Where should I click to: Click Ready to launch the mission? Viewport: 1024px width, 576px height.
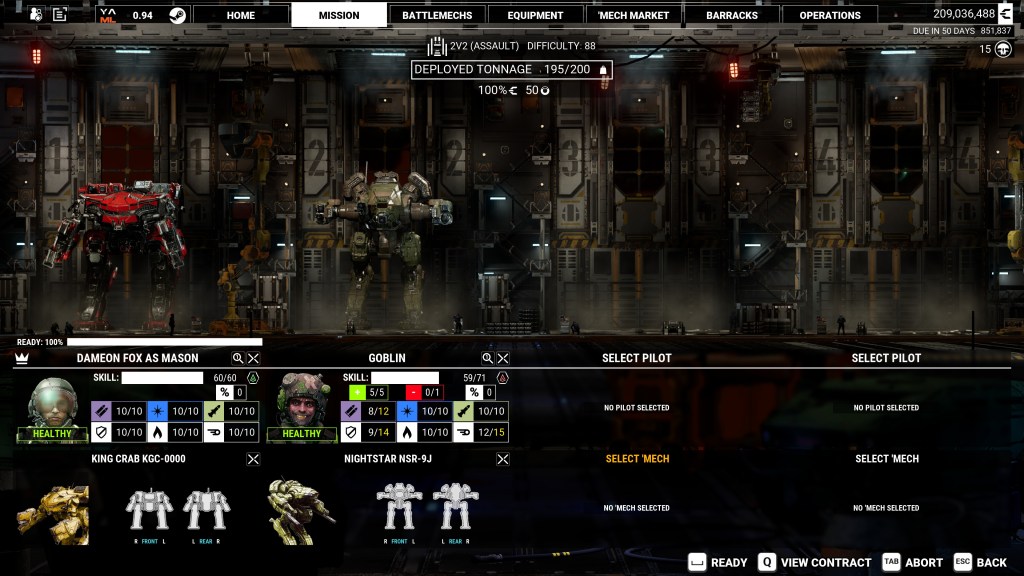click(718, 562)
